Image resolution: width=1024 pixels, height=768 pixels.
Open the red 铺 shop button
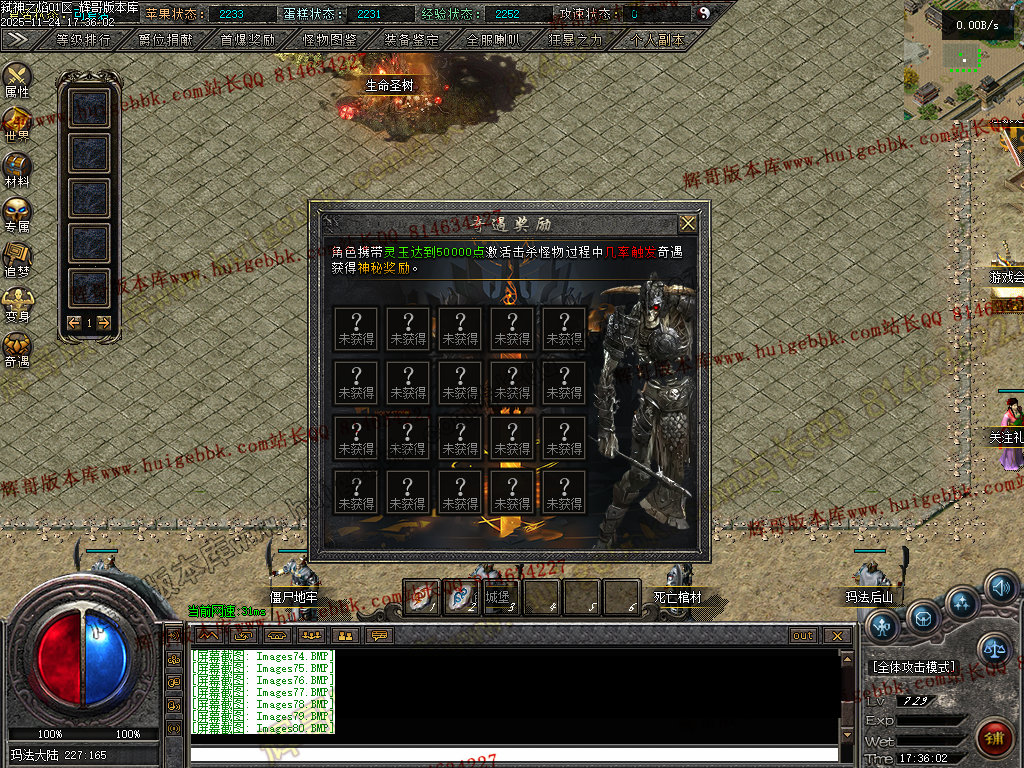coord(993,737)
